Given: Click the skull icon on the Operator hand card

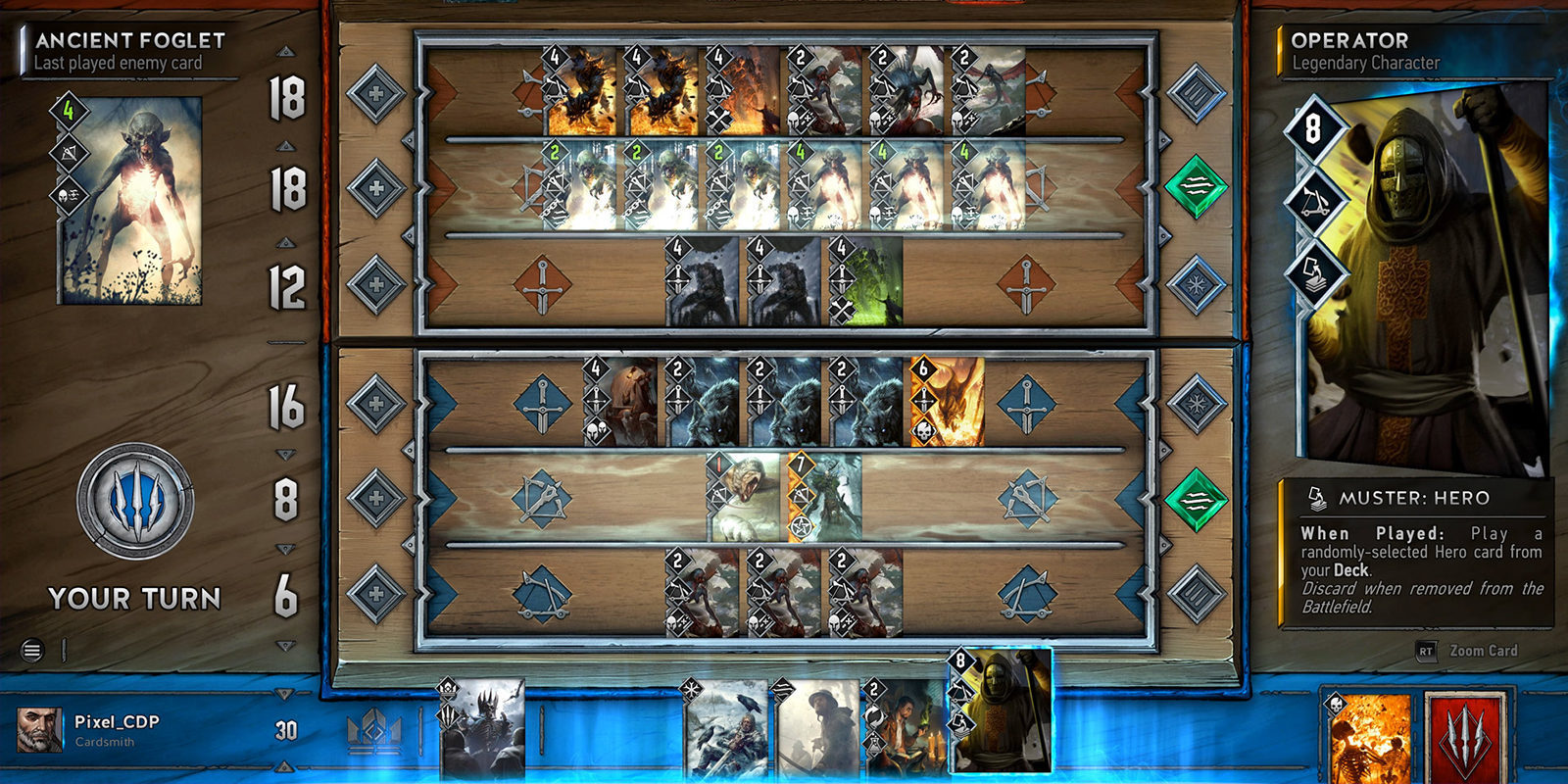Looking at the screenshot, I should coord(960,727).
